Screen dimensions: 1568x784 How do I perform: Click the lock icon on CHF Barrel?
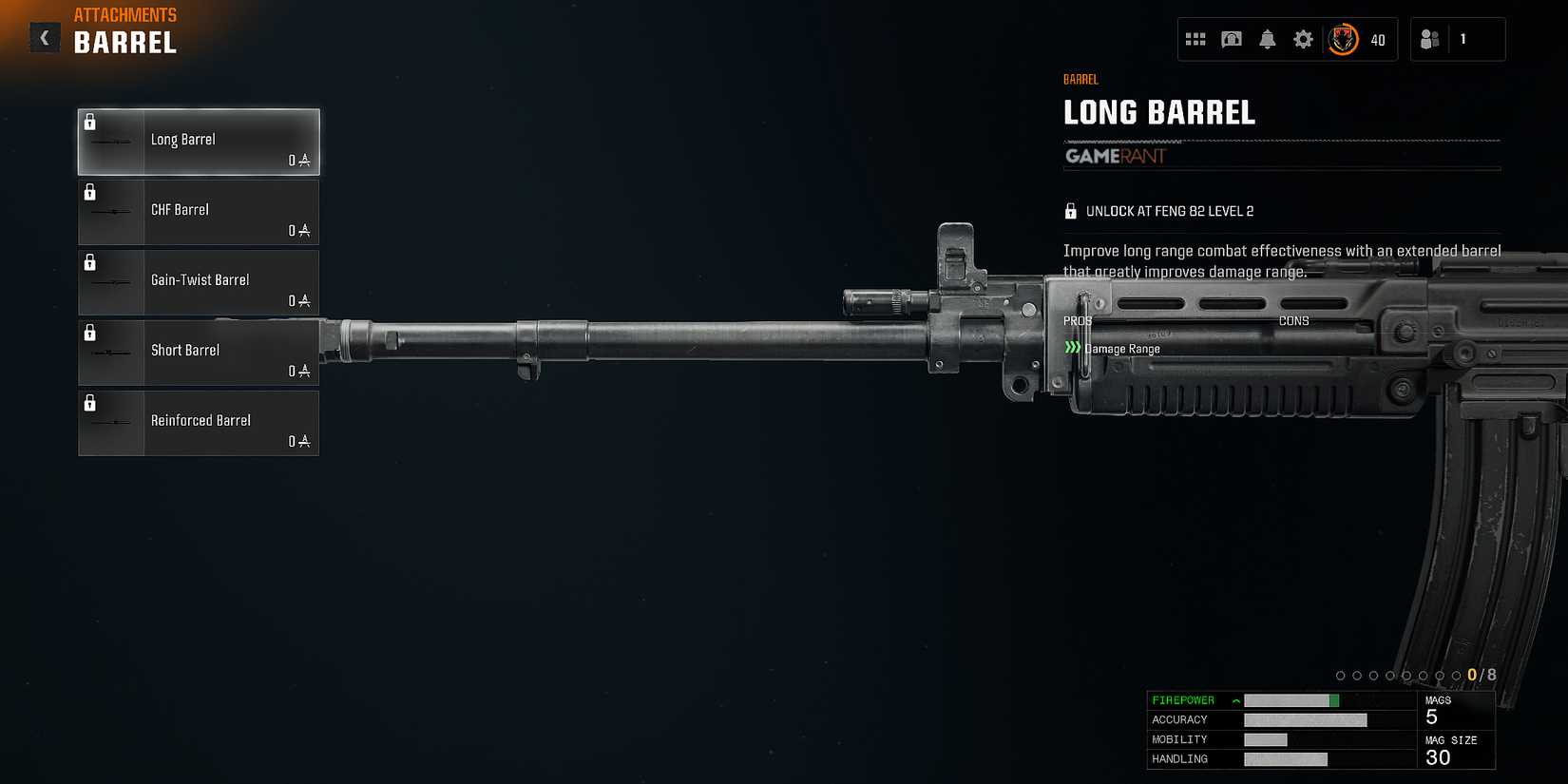coord(91,192)
